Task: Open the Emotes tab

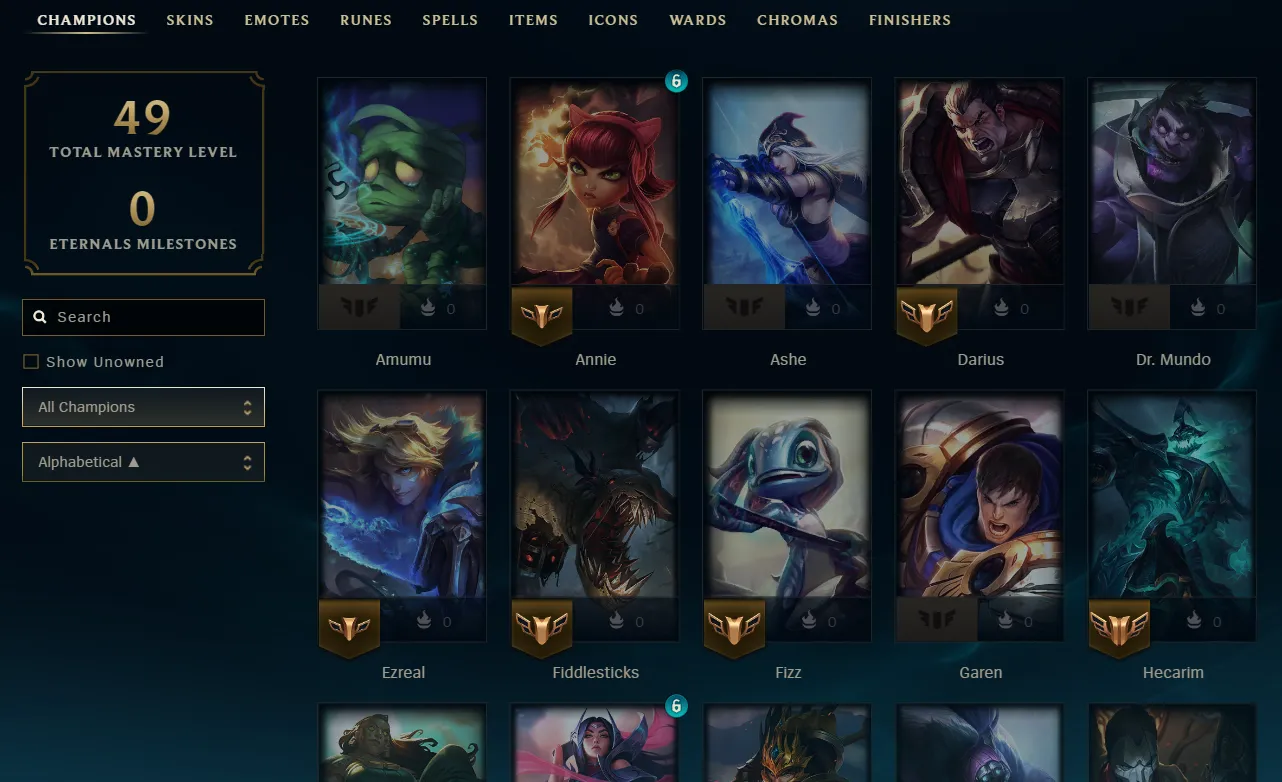Action: click(277, 20)
